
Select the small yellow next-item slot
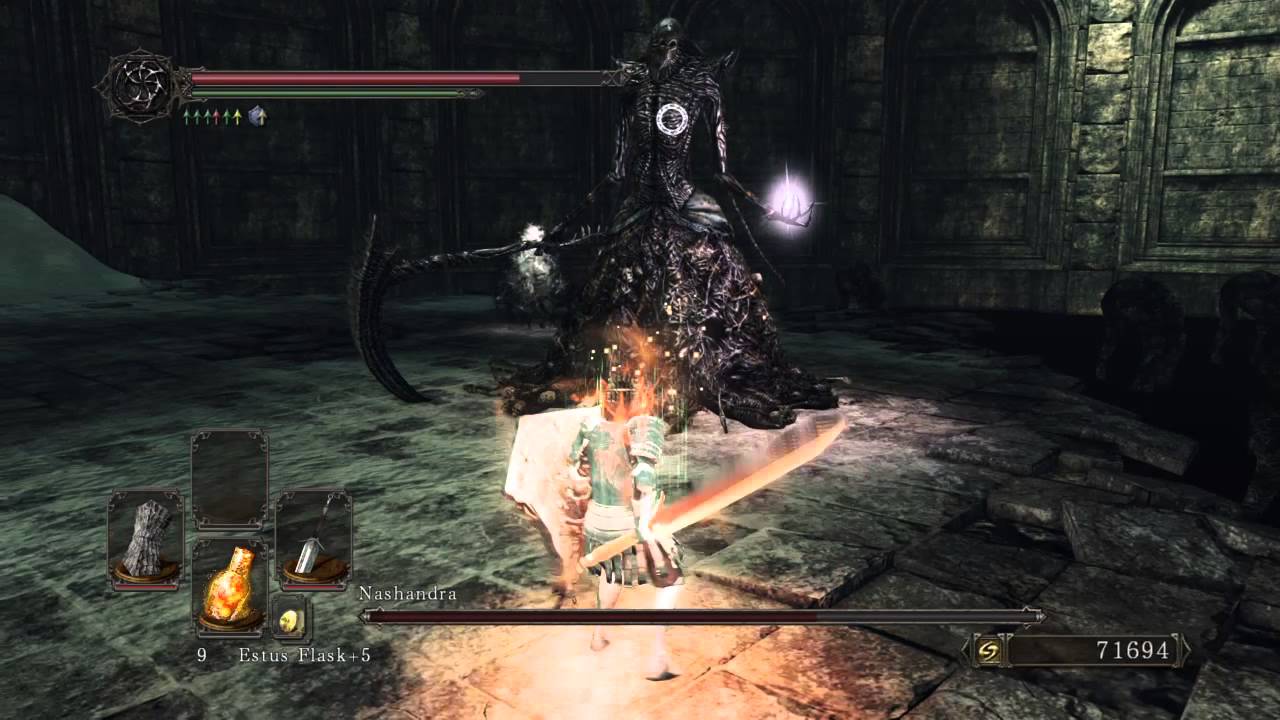pyautogui.click(x=292, y=620)
